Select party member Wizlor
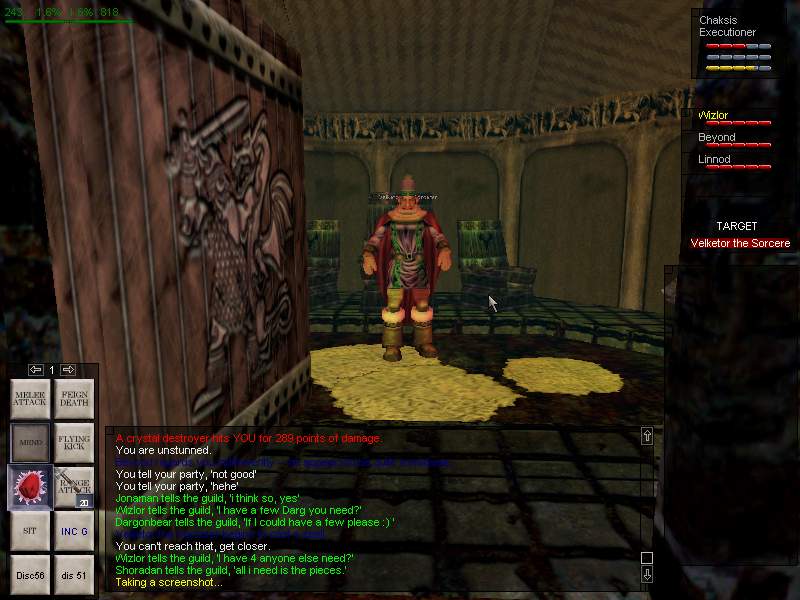800x600 pixels. tap(715, 116)
